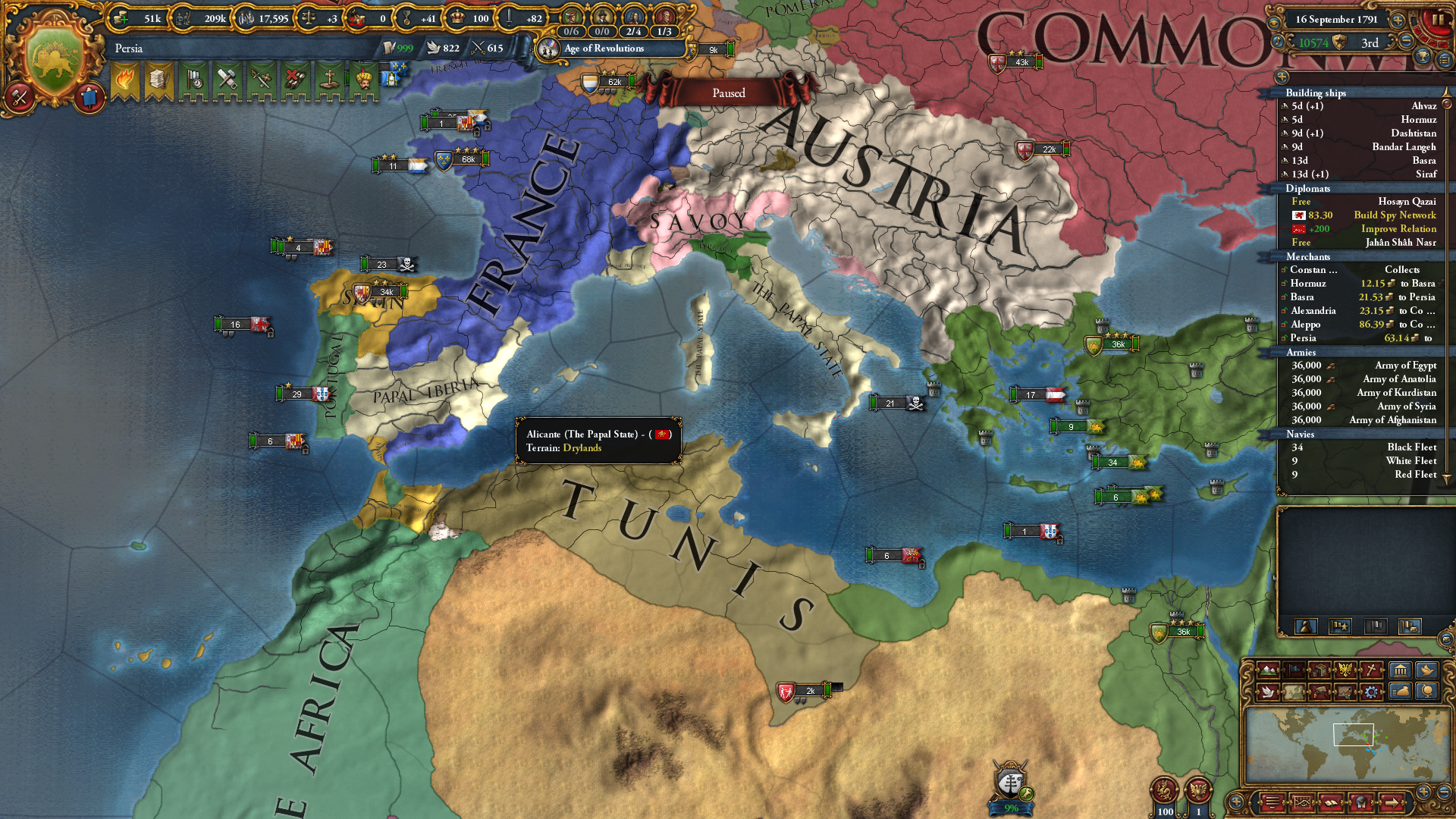Click the Paused banner to unpause
This screenshot has width=1456, height=819.
point(728,93)
